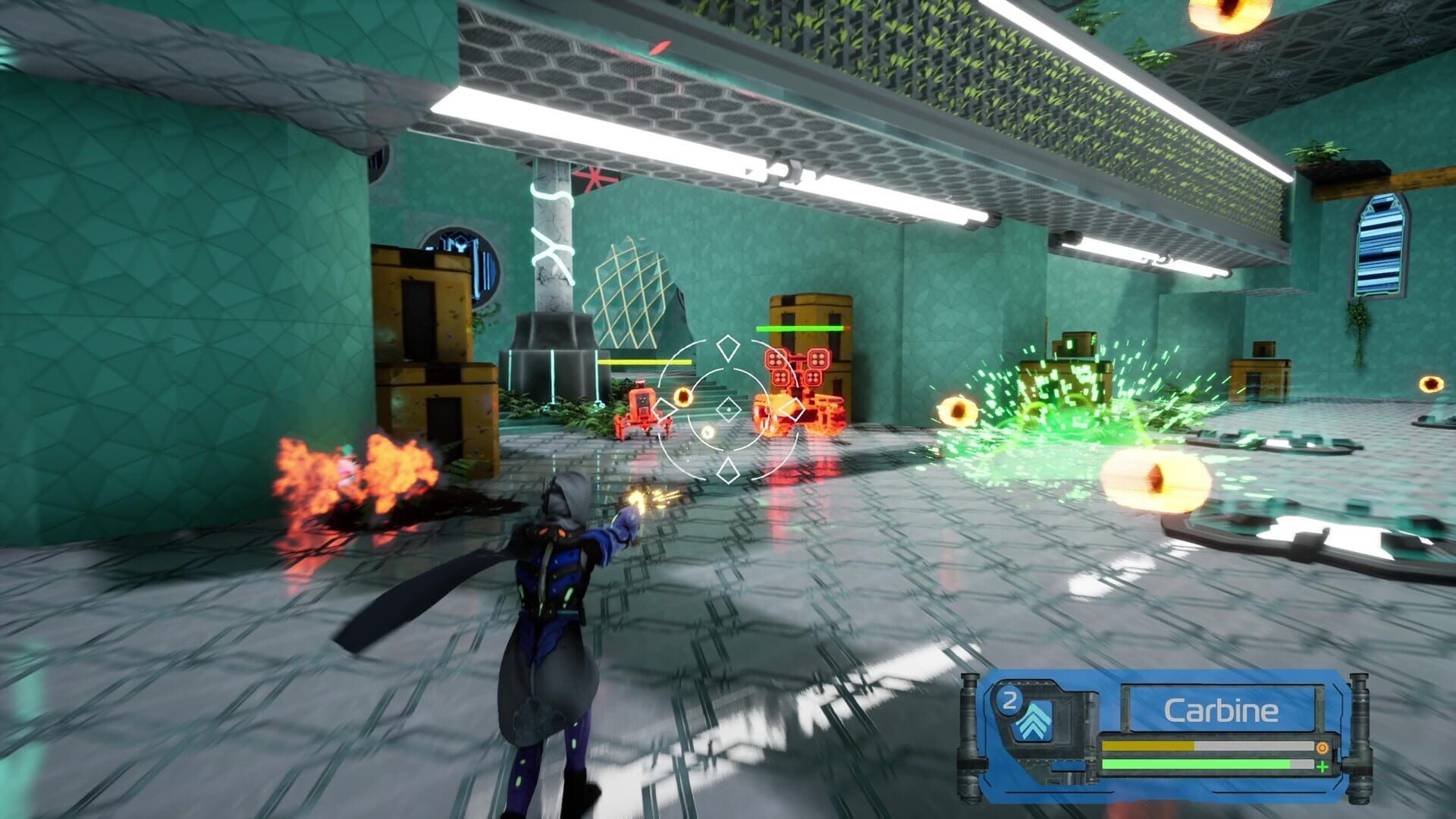Click the green plus icon on the health bar
1456x819 pixels.
[1323, 767]
